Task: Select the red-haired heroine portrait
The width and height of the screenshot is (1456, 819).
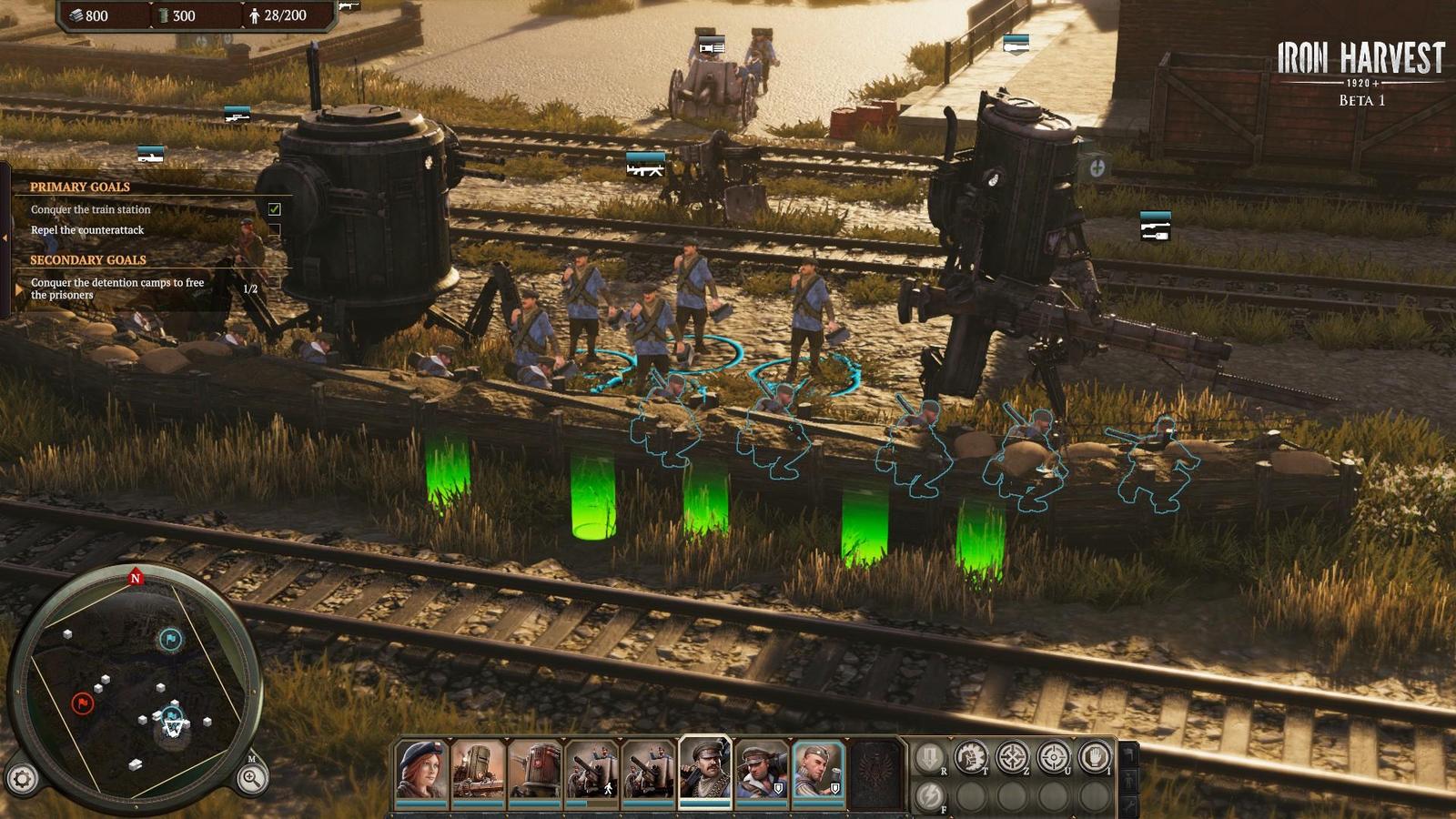Action: tap(421, 770)
